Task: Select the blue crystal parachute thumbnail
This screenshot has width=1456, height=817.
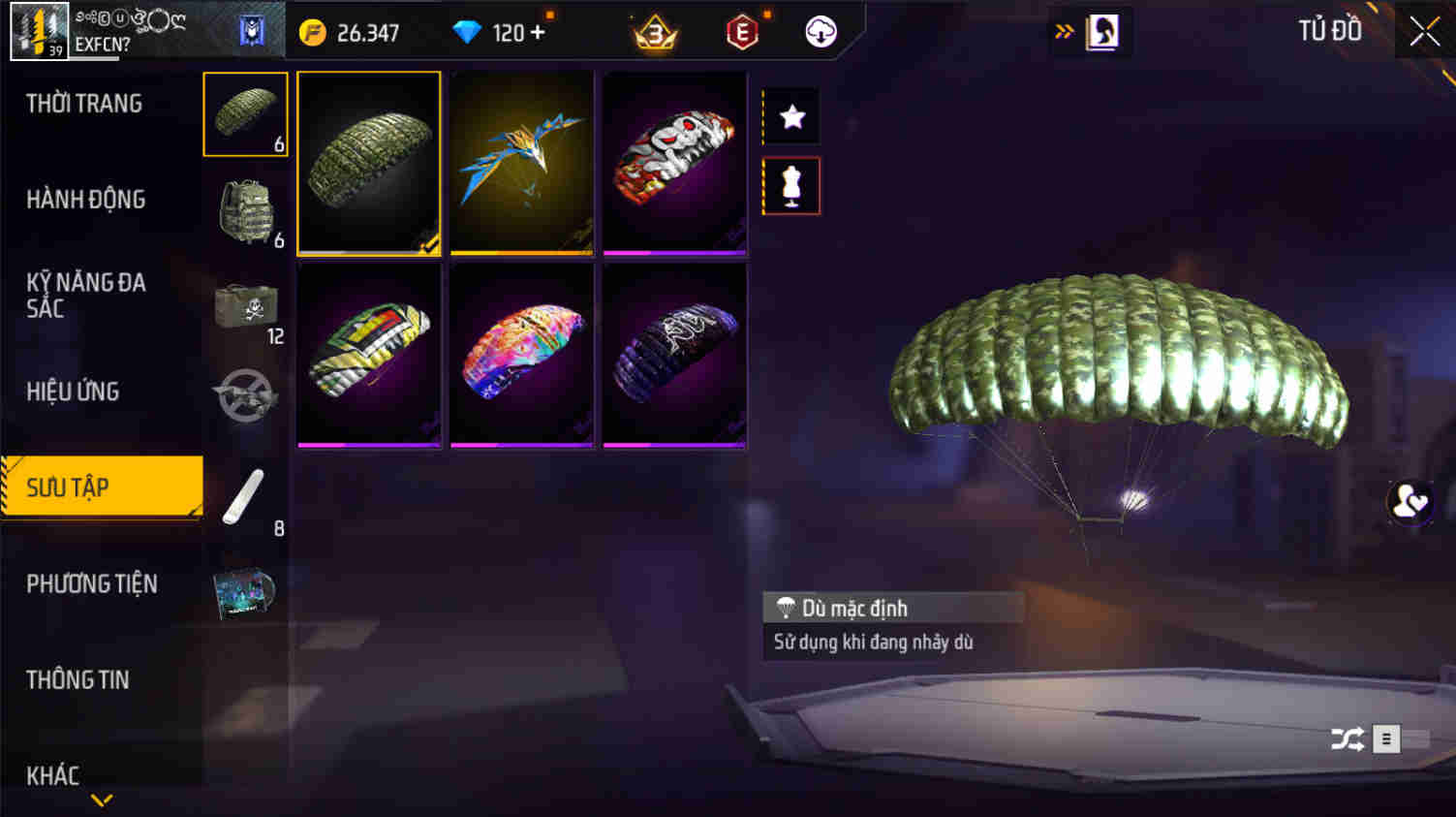Action: point(521,162)
